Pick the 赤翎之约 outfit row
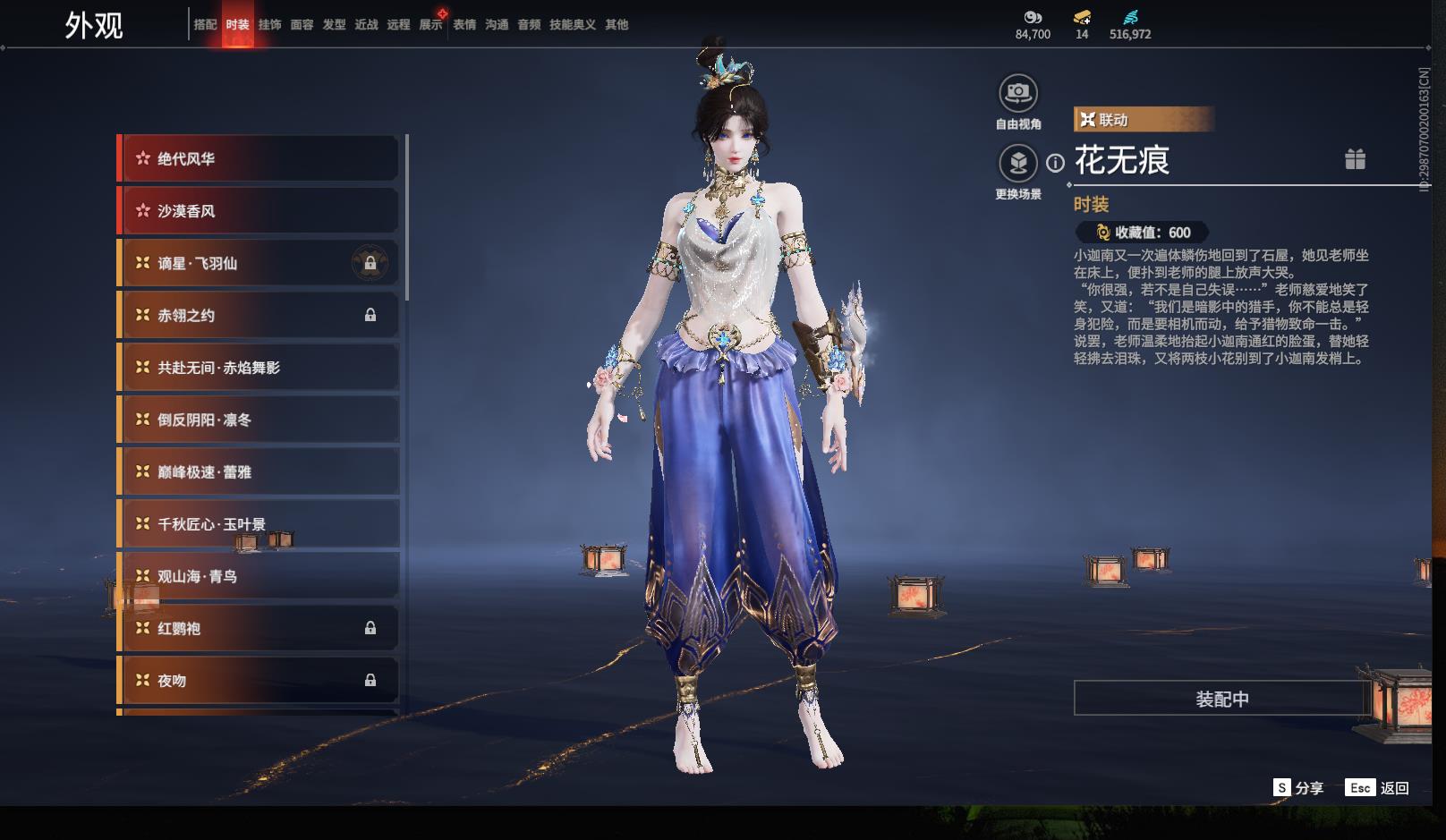The width and height of the screenshot is (1446, 840). pos(259,315)
